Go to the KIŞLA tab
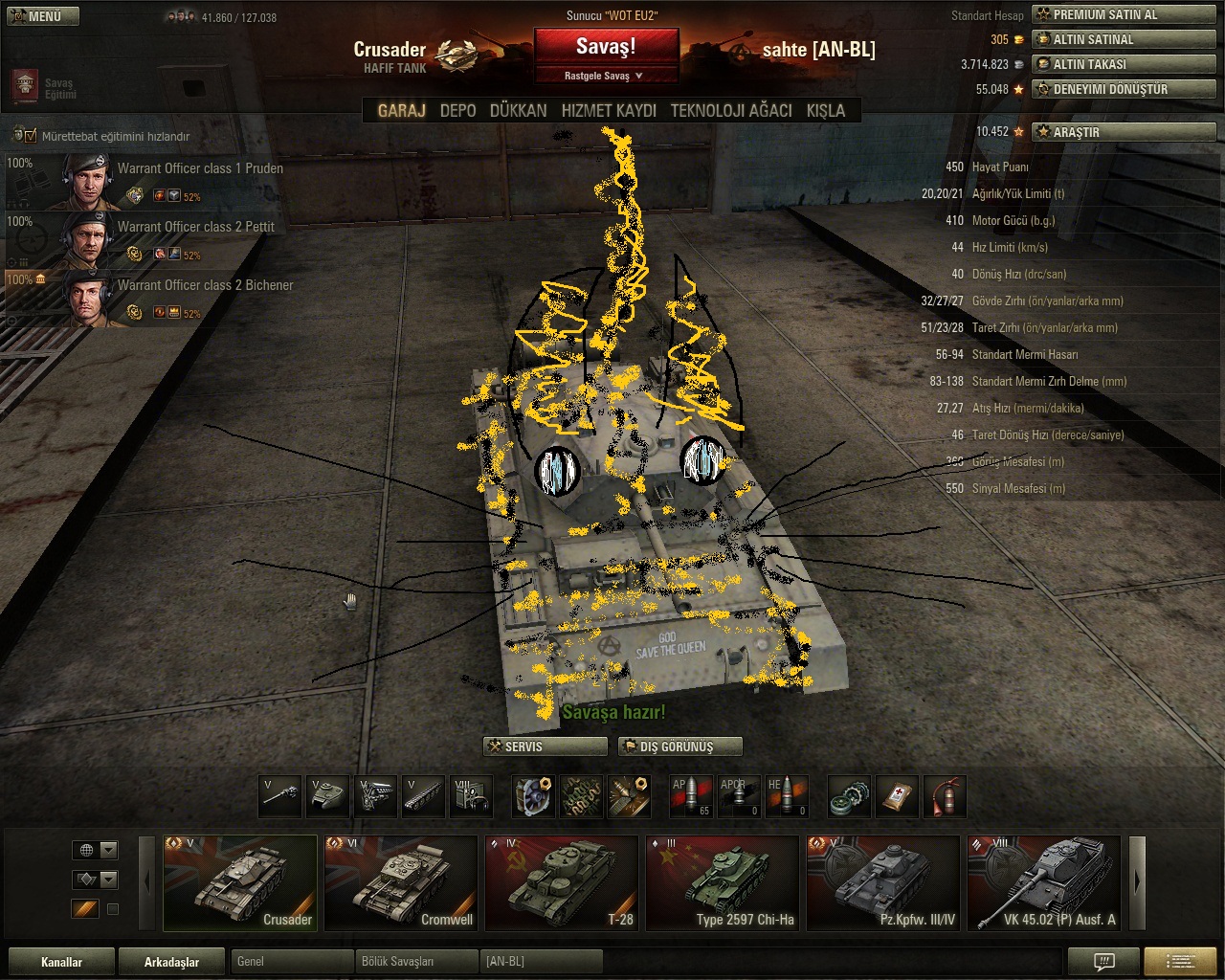This screenshot has height=980, width=1225. [x=825, y=111]
